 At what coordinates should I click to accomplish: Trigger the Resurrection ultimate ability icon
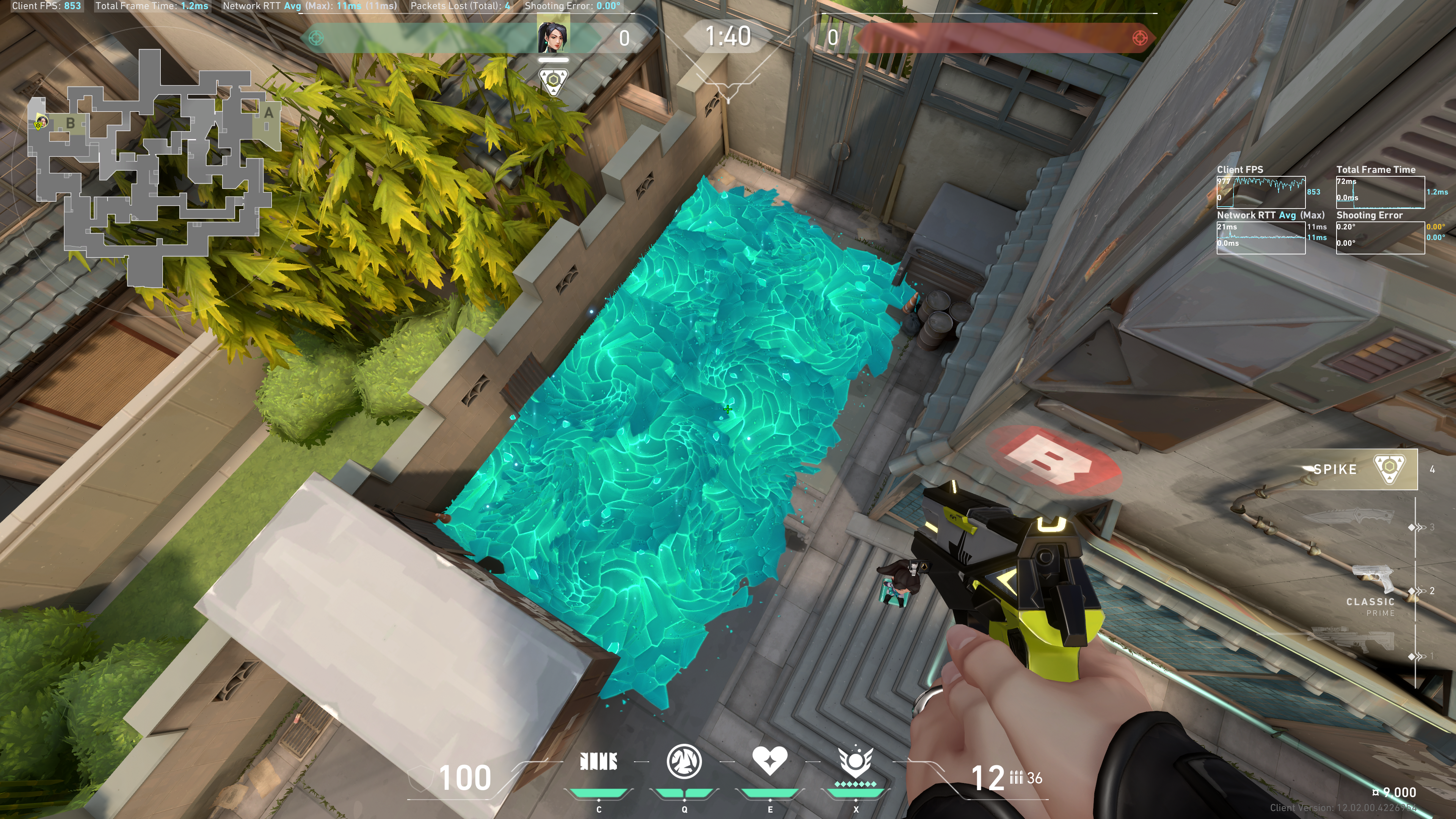[855, 761]
